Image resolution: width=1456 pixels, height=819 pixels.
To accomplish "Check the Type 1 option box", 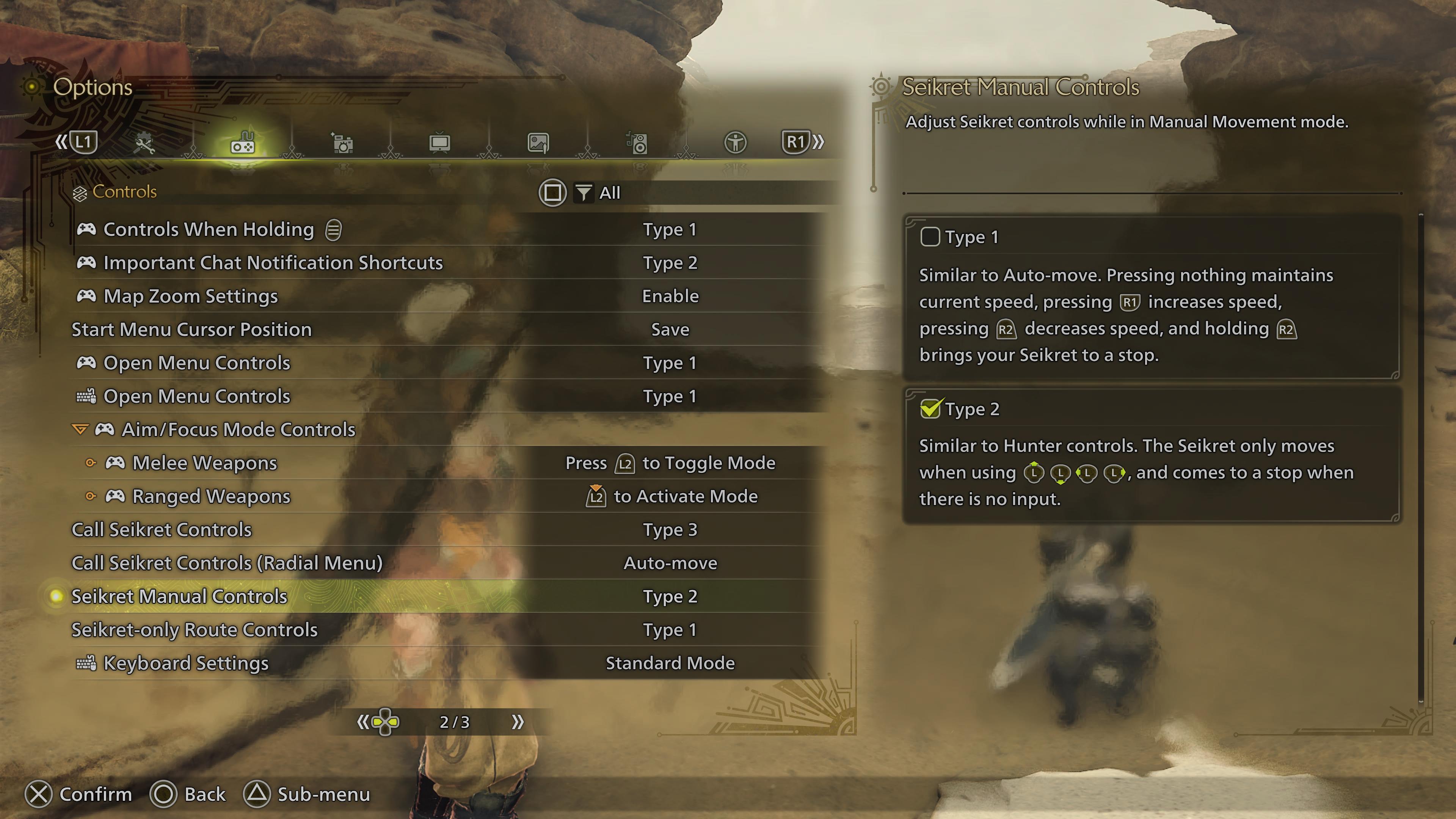I will click(930, 237).
